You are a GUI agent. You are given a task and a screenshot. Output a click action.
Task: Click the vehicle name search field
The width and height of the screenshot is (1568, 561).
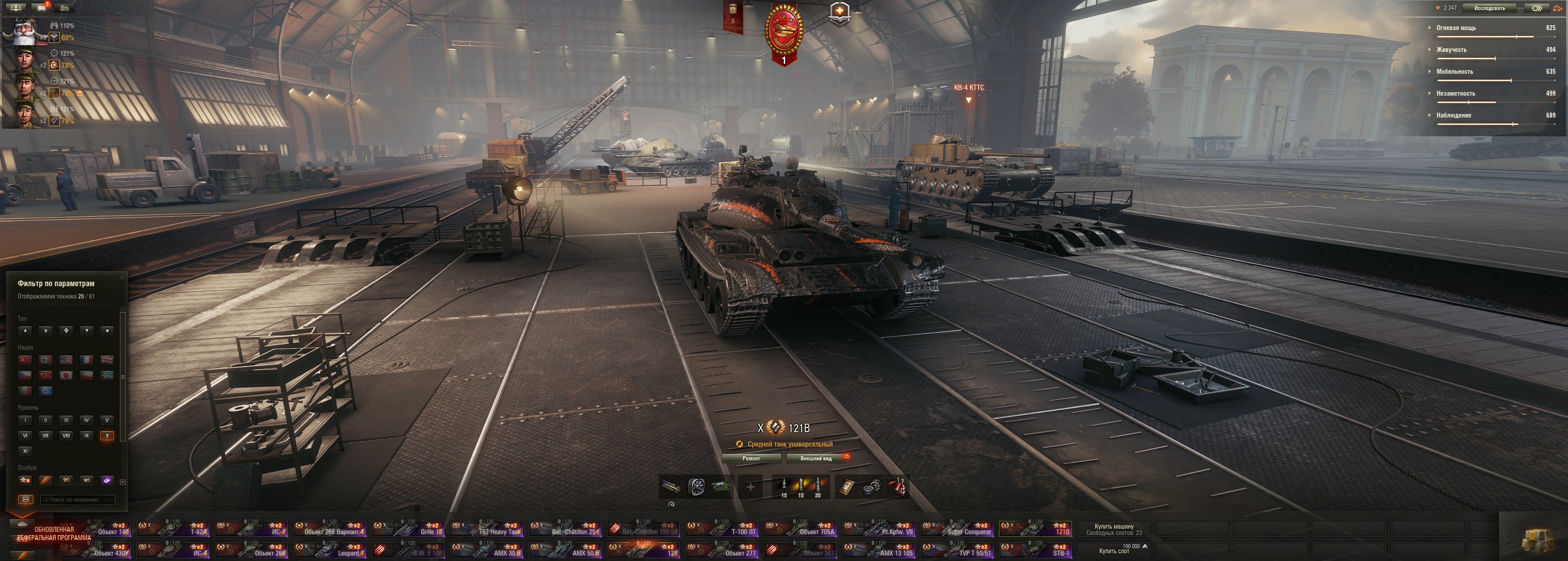78,499
